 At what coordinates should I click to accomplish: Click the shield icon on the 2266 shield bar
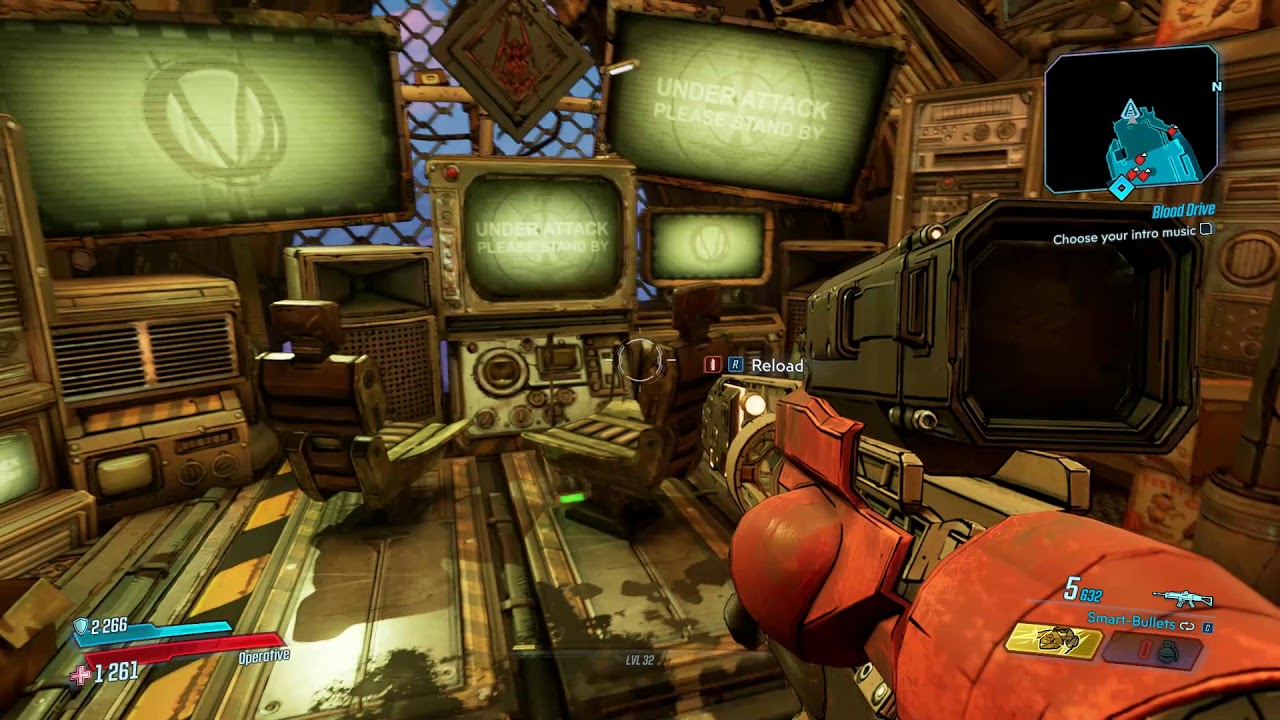click(82, 623)
